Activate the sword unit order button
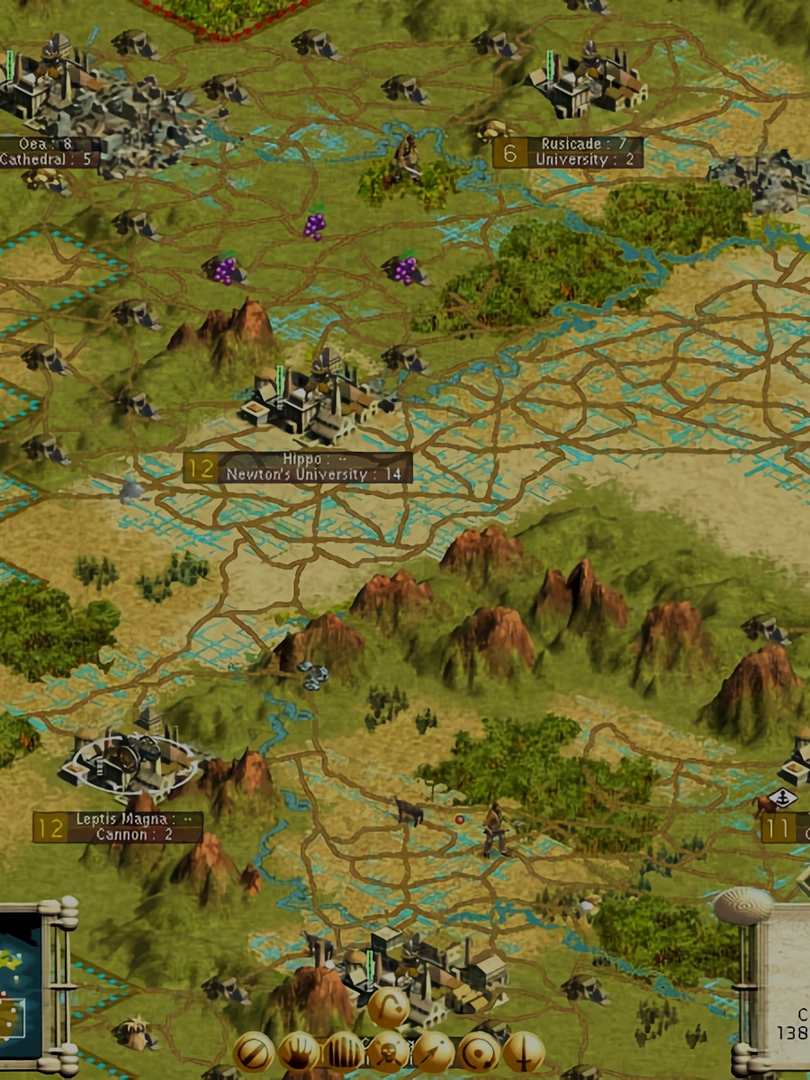810x1080 pixels. [x=523, y=1052]
